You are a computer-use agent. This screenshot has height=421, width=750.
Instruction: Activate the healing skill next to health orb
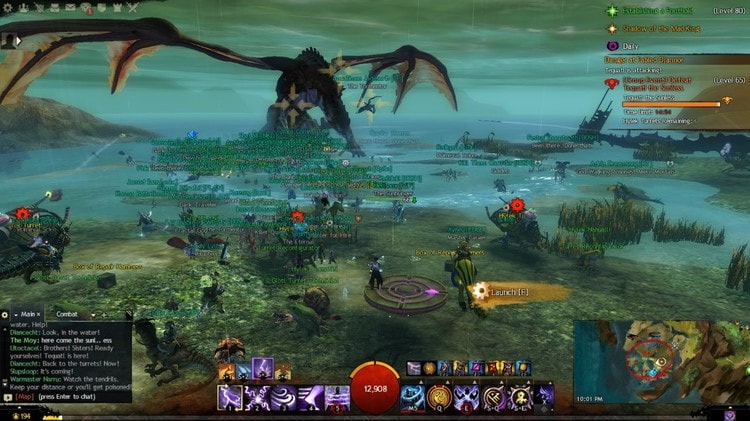(x=413, y=397)
